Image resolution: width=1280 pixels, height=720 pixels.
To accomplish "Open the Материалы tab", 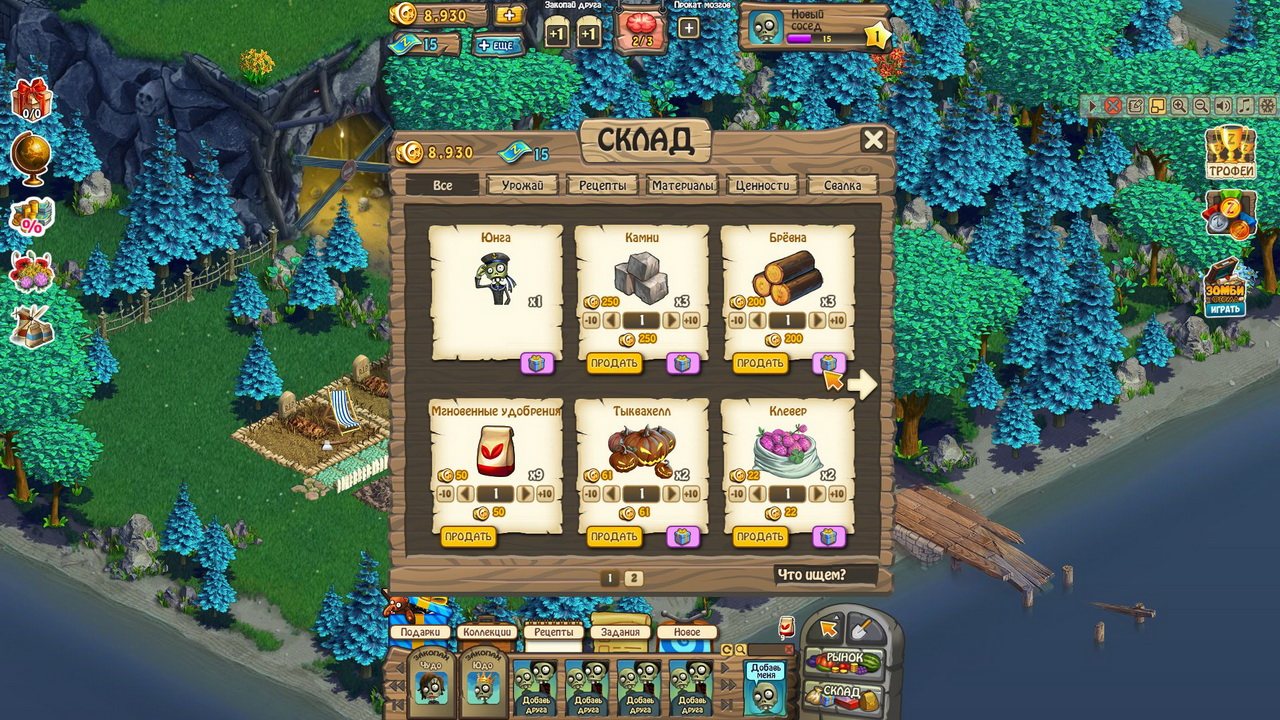I will point(682,185).
